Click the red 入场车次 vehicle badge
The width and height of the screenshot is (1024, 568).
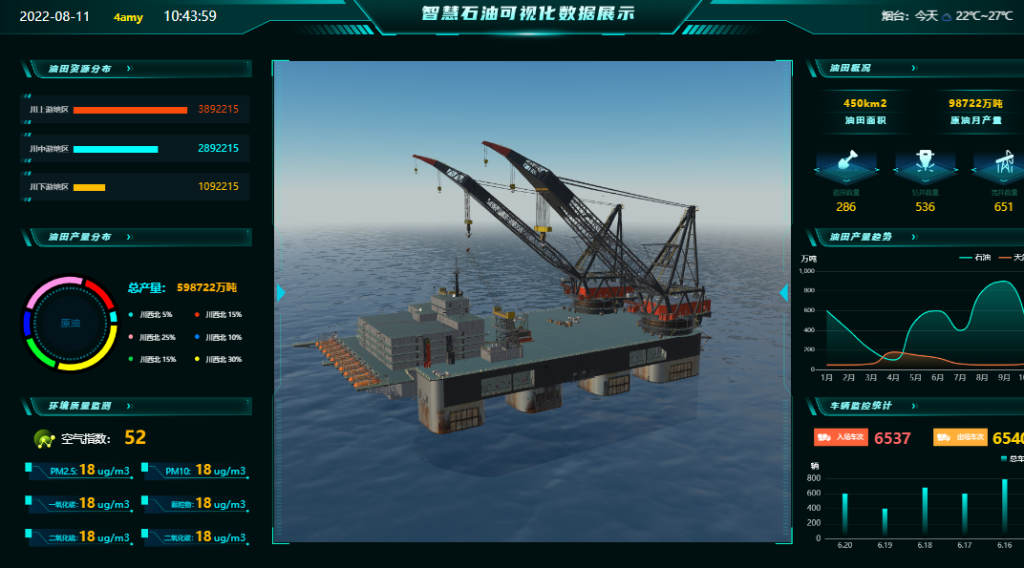[839, 437]
